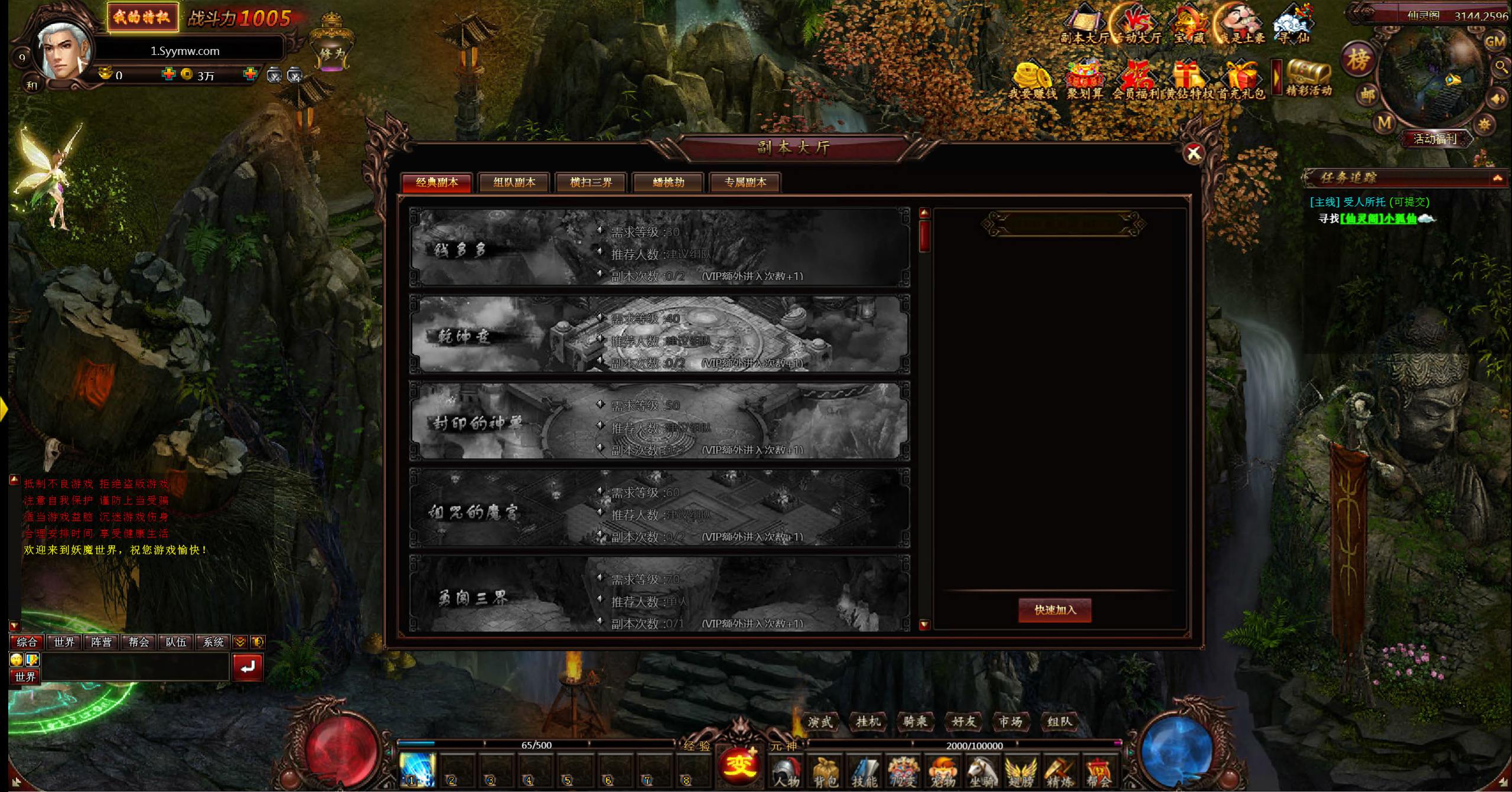The width and height of the screenshot is (1512, 792).
Task: Close the 副本大厅 dungeon hall window
Action: click(1194, 154)
